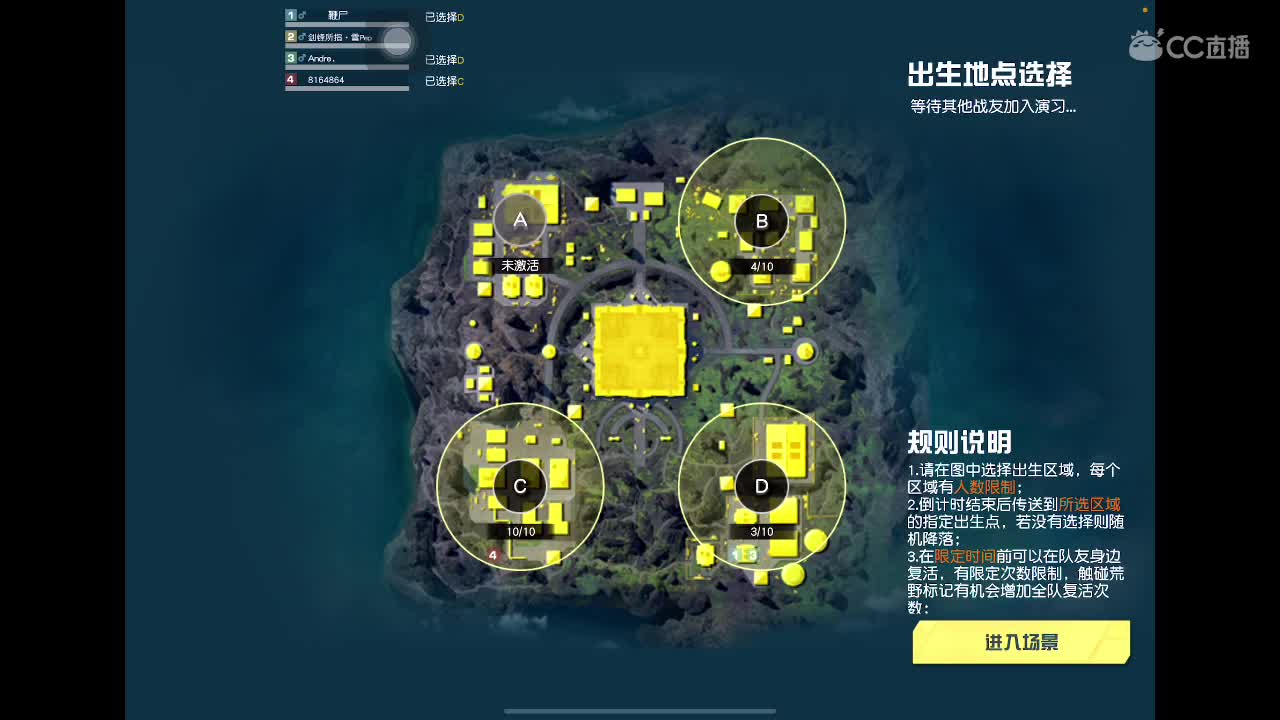
Task: Select player 2 剑锋所指·雷Pro in the roster
Action: click(x=340, y=38)
